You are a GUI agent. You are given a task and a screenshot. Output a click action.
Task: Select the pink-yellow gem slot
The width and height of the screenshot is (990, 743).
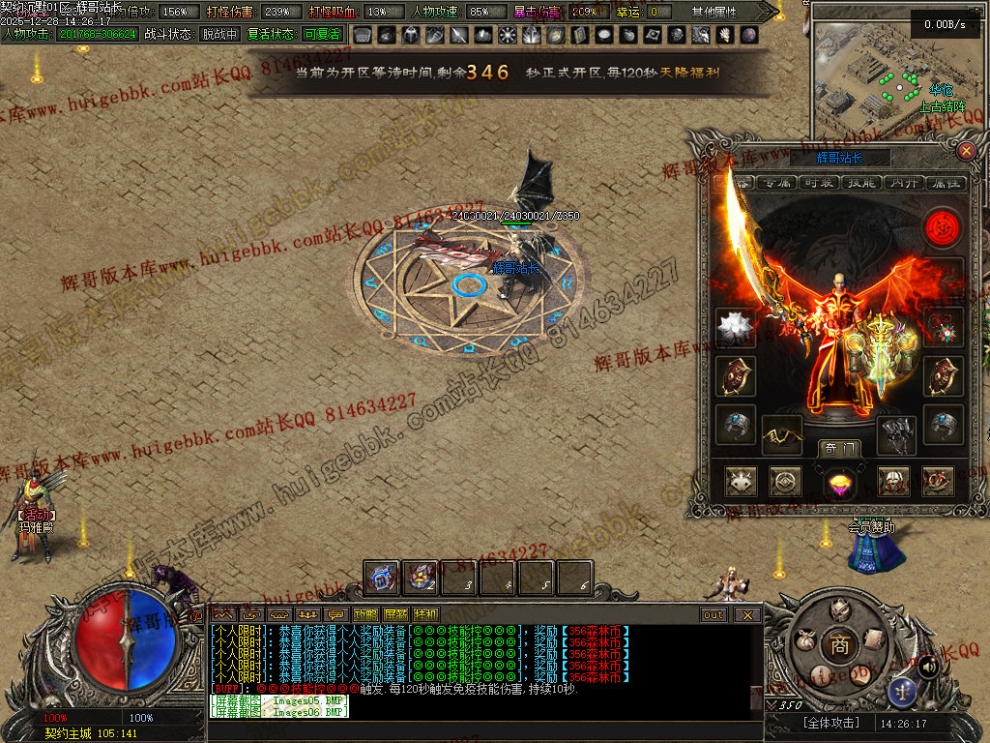click(x=839, y=483)
